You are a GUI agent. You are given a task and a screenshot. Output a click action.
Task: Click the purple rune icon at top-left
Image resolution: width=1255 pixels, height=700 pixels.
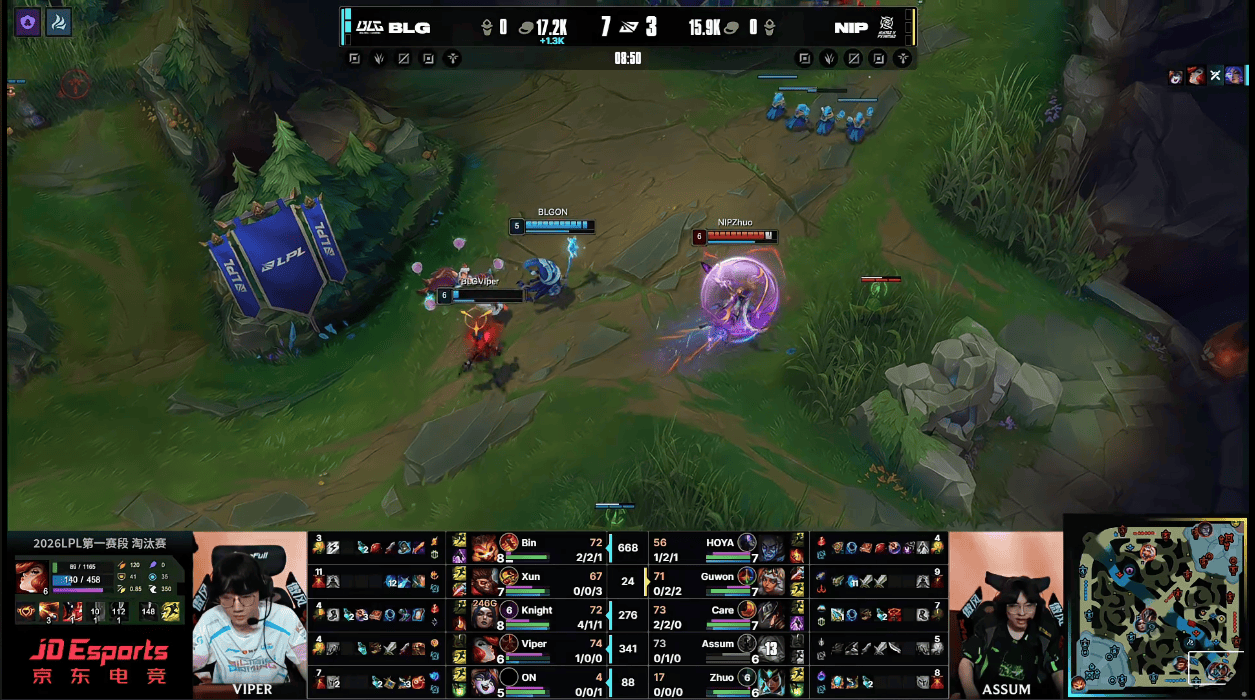point(28,23)
